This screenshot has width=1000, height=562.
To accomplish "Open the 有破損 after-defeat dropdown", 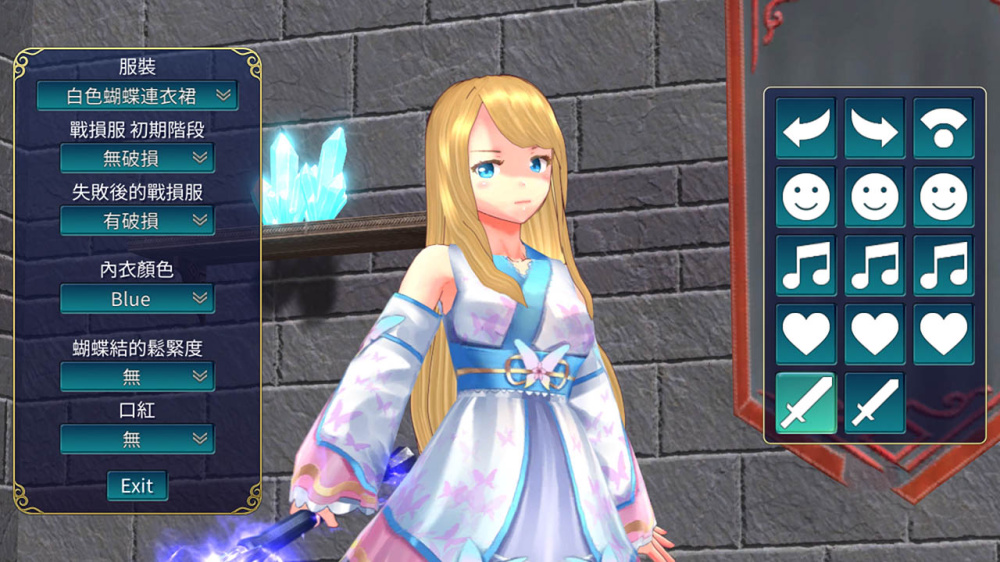I will [x=137, y=221].
